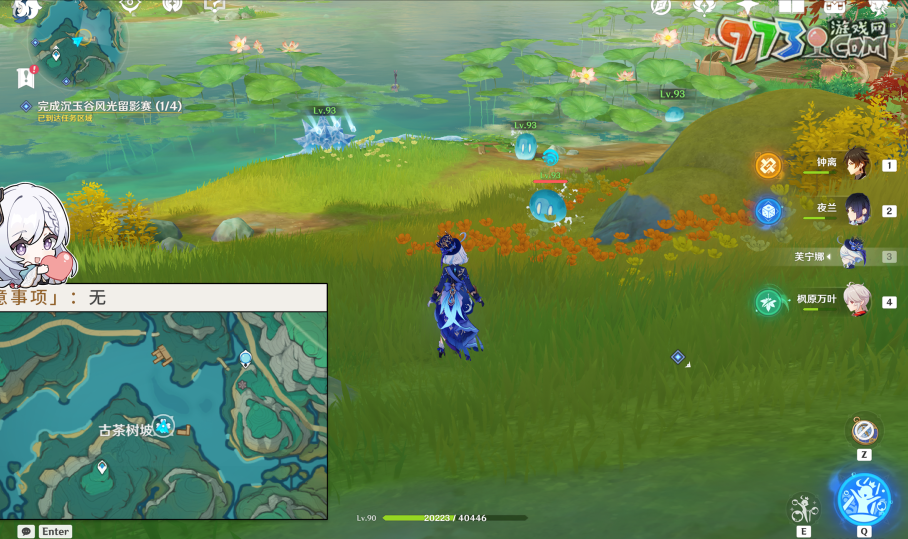Trigger 钟离's orange elemental burst icon
The image size is (908, 539).
click(x=768, y=165)
